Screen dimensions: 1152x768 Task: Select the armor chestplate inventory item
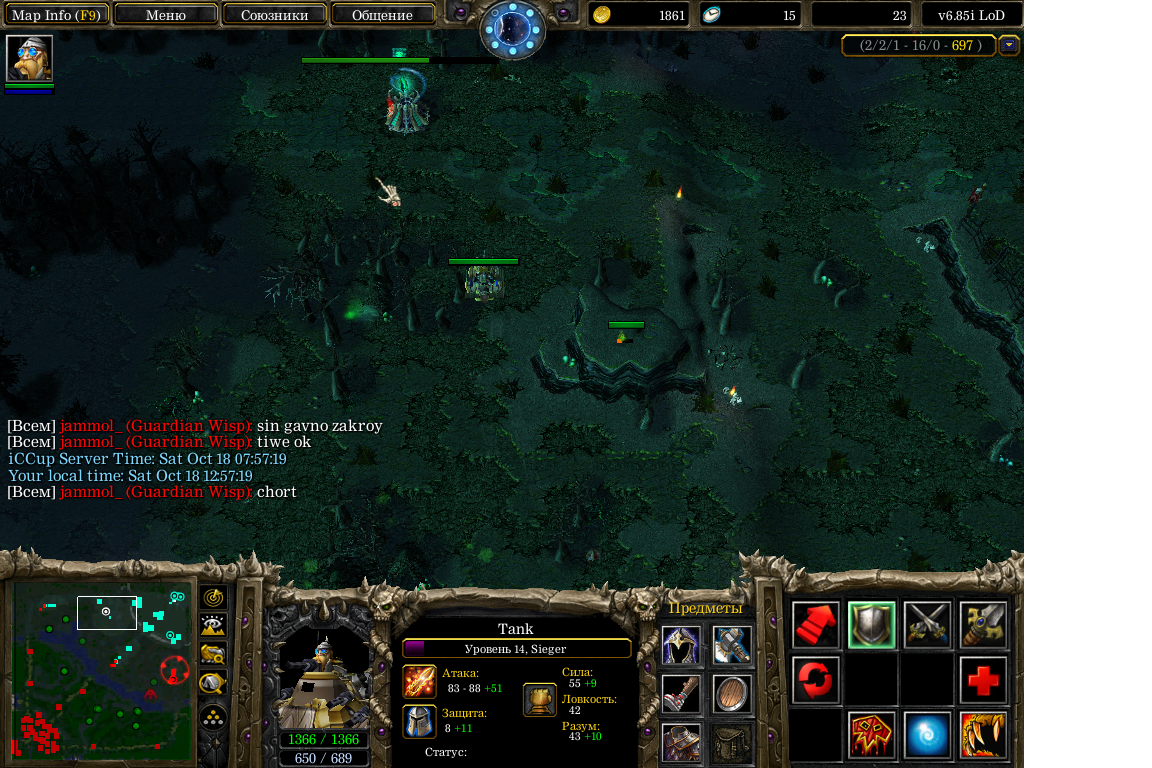point(681,743)
